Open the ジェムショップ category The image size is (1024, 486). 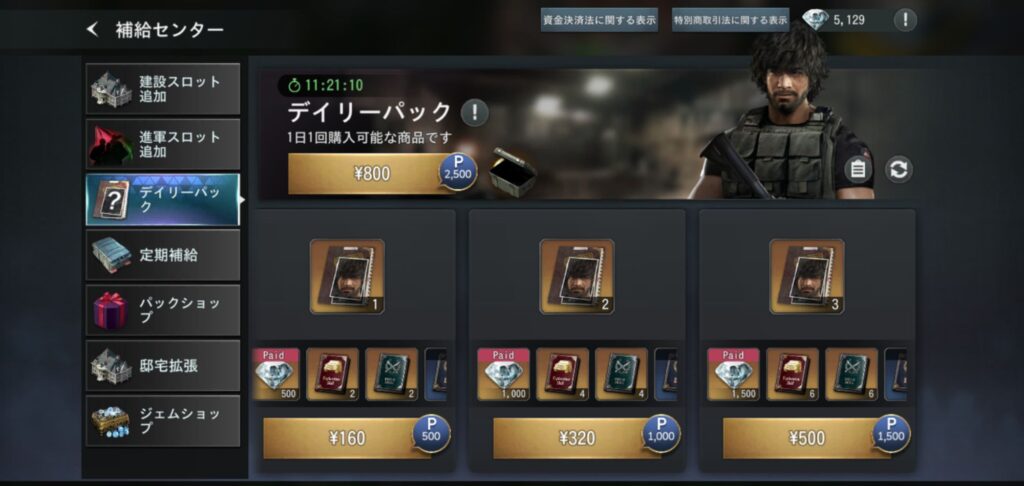163,420
